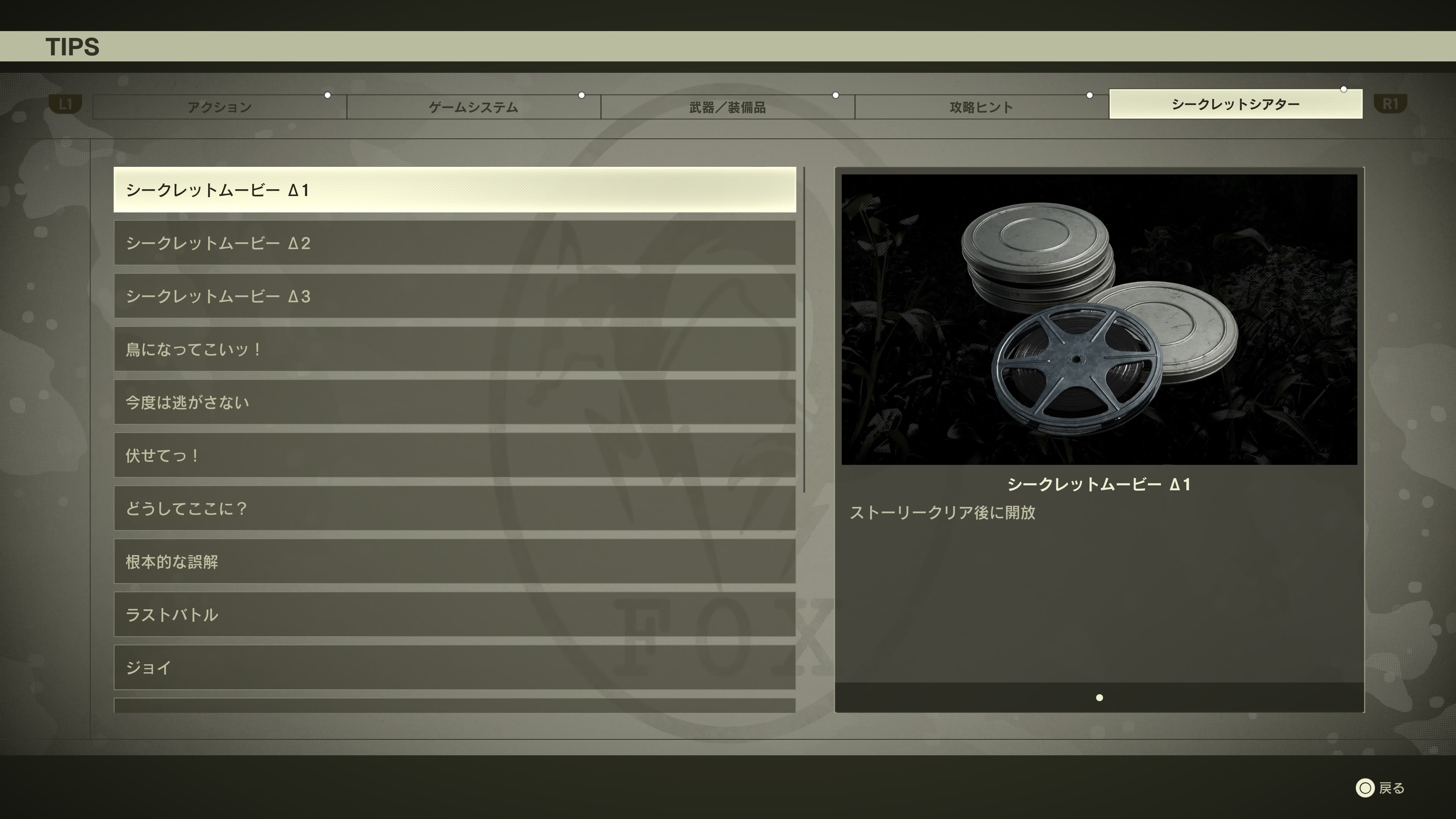Click the white dot above シークレットシアター tab
This screenshot has width=1456, height=819.
point(1343,89)
